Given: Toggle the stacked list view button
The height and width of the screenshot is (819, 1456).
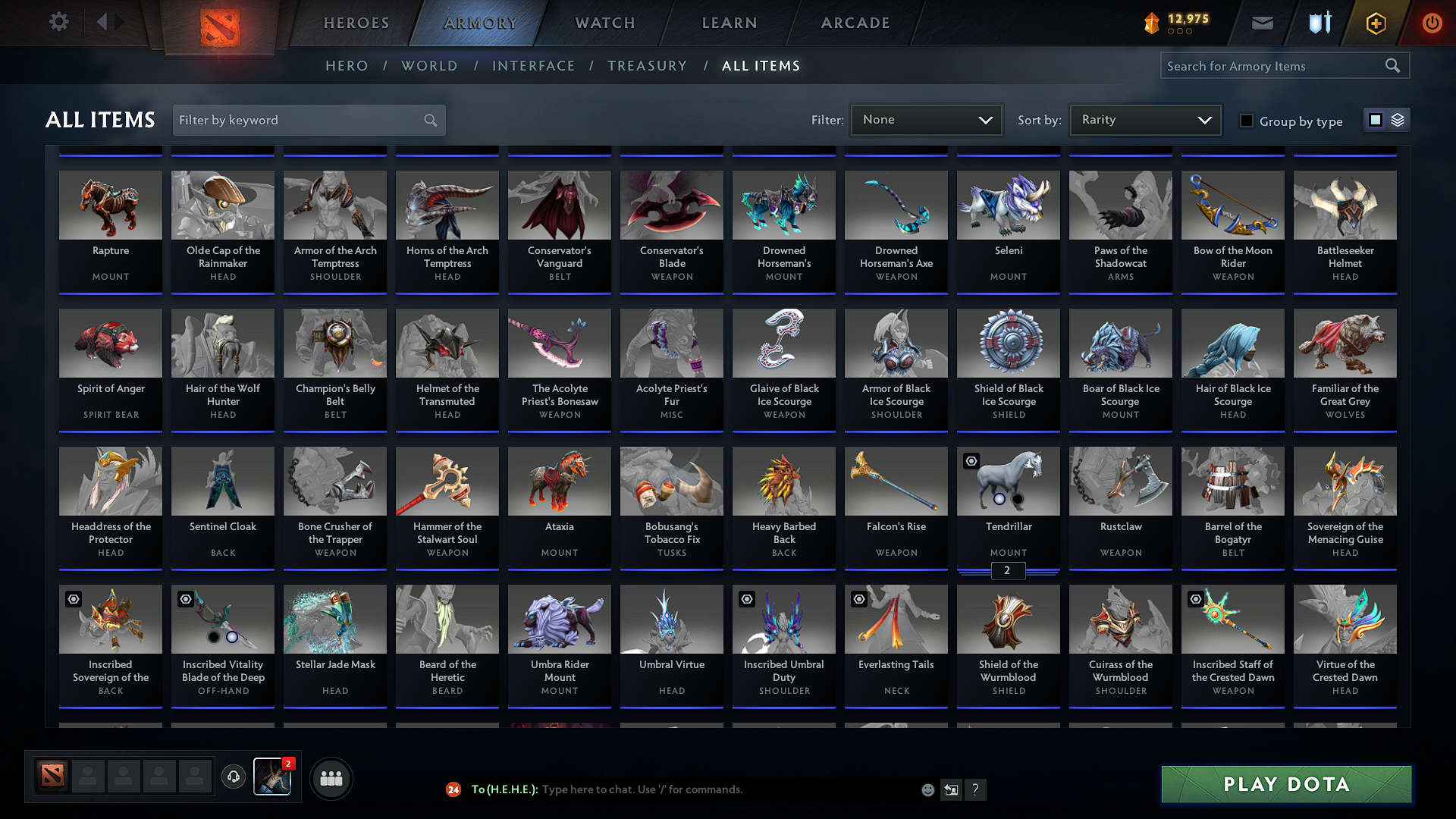Looking at the screenshot, I should click(x=1396, y=120).
